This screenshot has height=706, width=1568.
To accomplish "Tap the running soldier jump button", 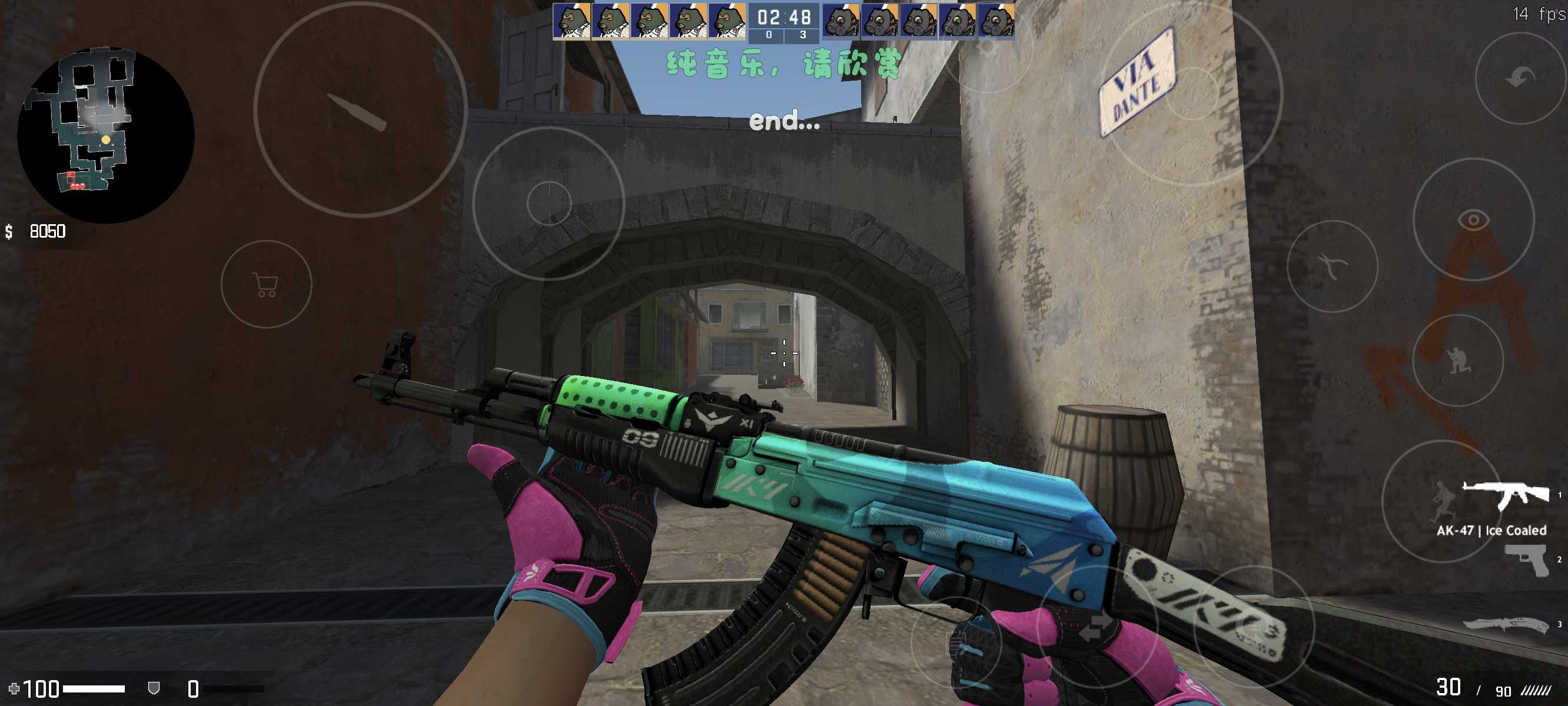I will 1441,501.
